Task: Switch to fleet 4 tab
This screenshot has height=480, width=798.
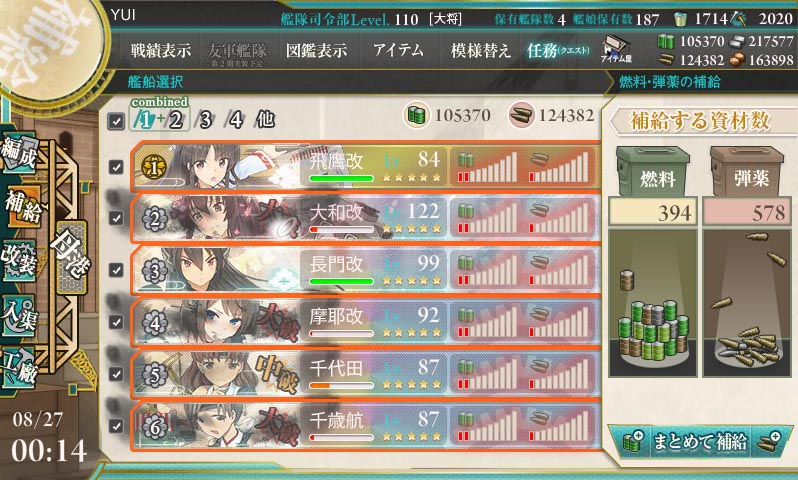Action: point(235,119)
